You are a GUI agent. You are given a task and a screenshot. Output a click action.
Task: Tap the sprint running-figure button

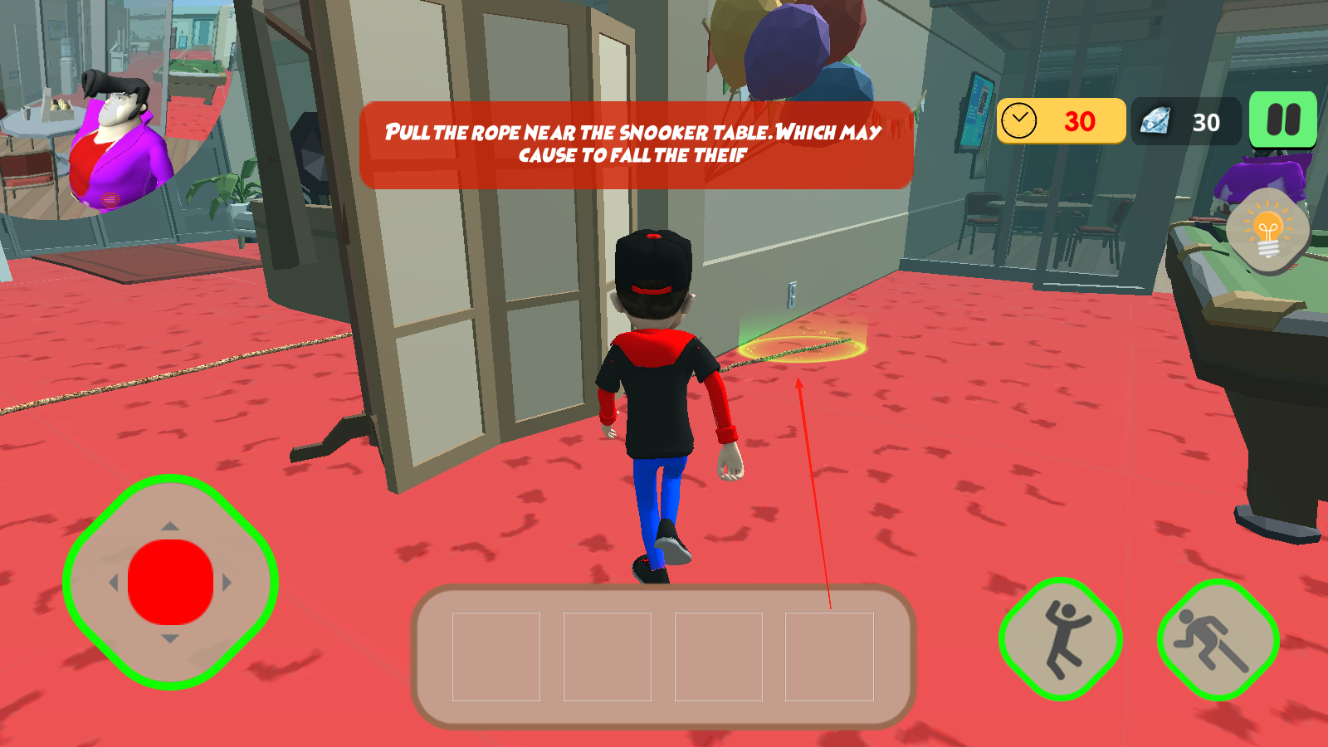pyautogui.click(x=1217, y=640)
